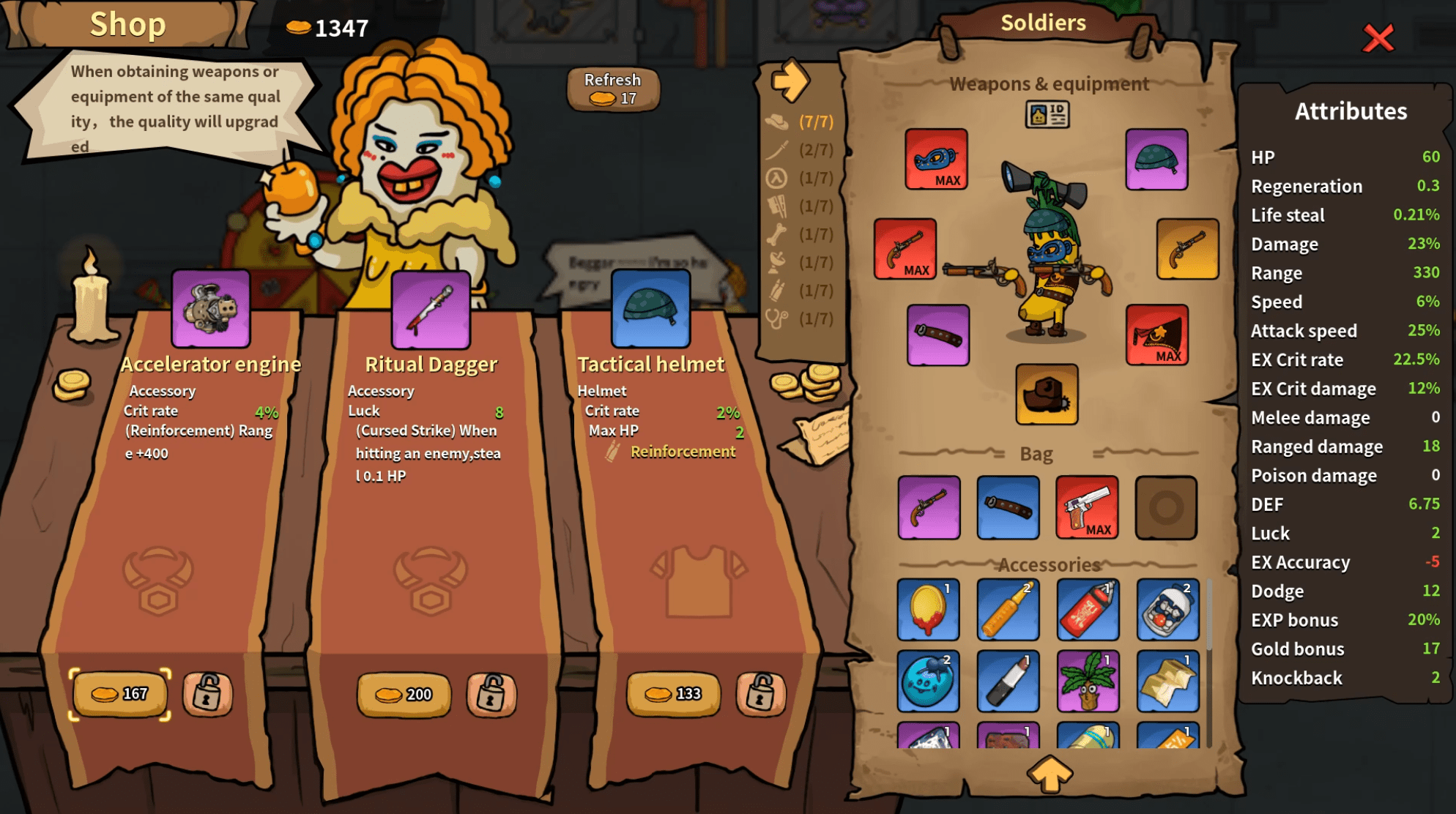Buy Ritual Dagger for 200 gold
This screenshot has height=814, width=1456.
(x=404, y=693)
